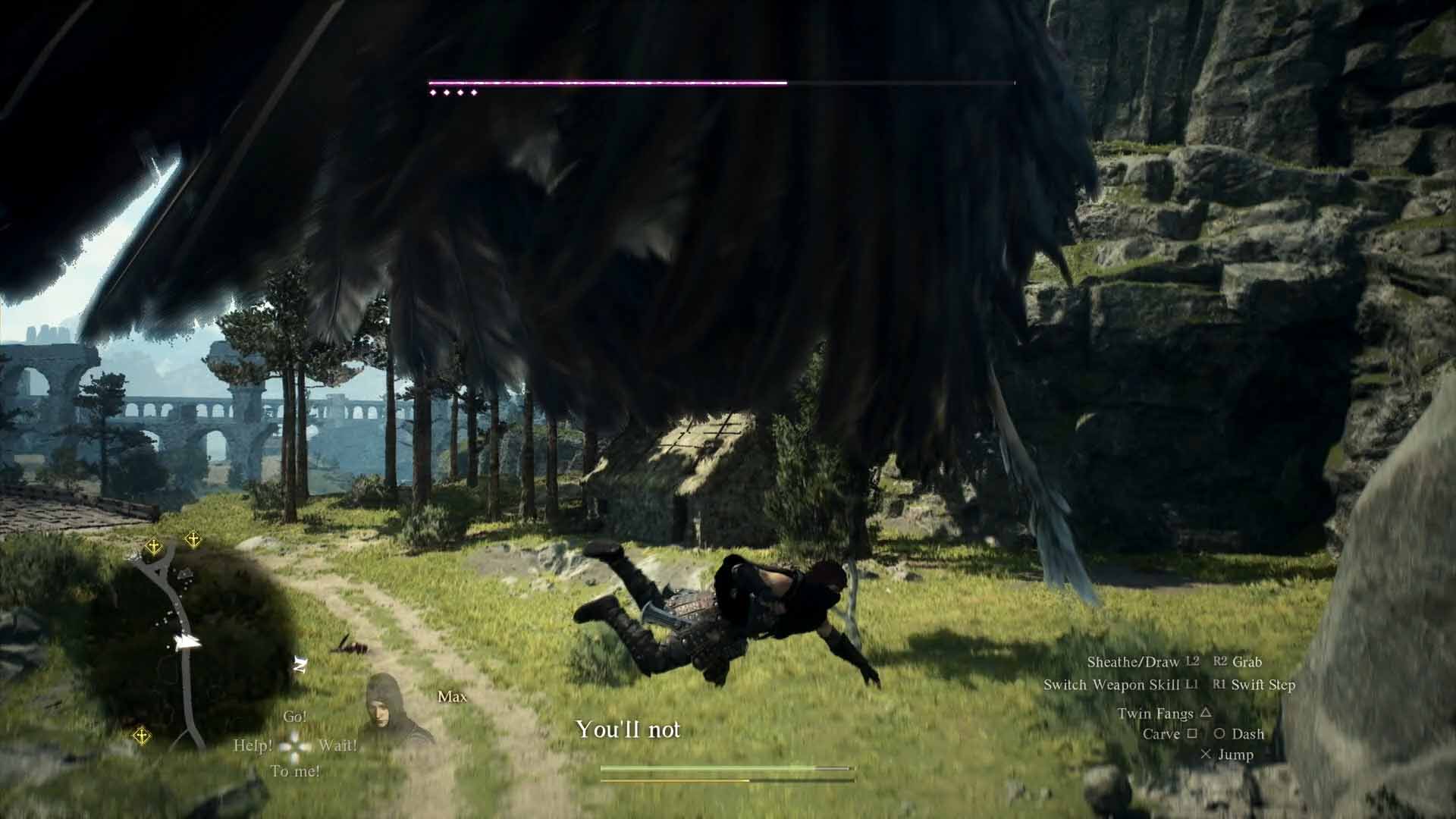The height and width of the screenshot is (819, 1456).
Task: Click the player arrow on the minimap
Action: click(x=185, y=641)
